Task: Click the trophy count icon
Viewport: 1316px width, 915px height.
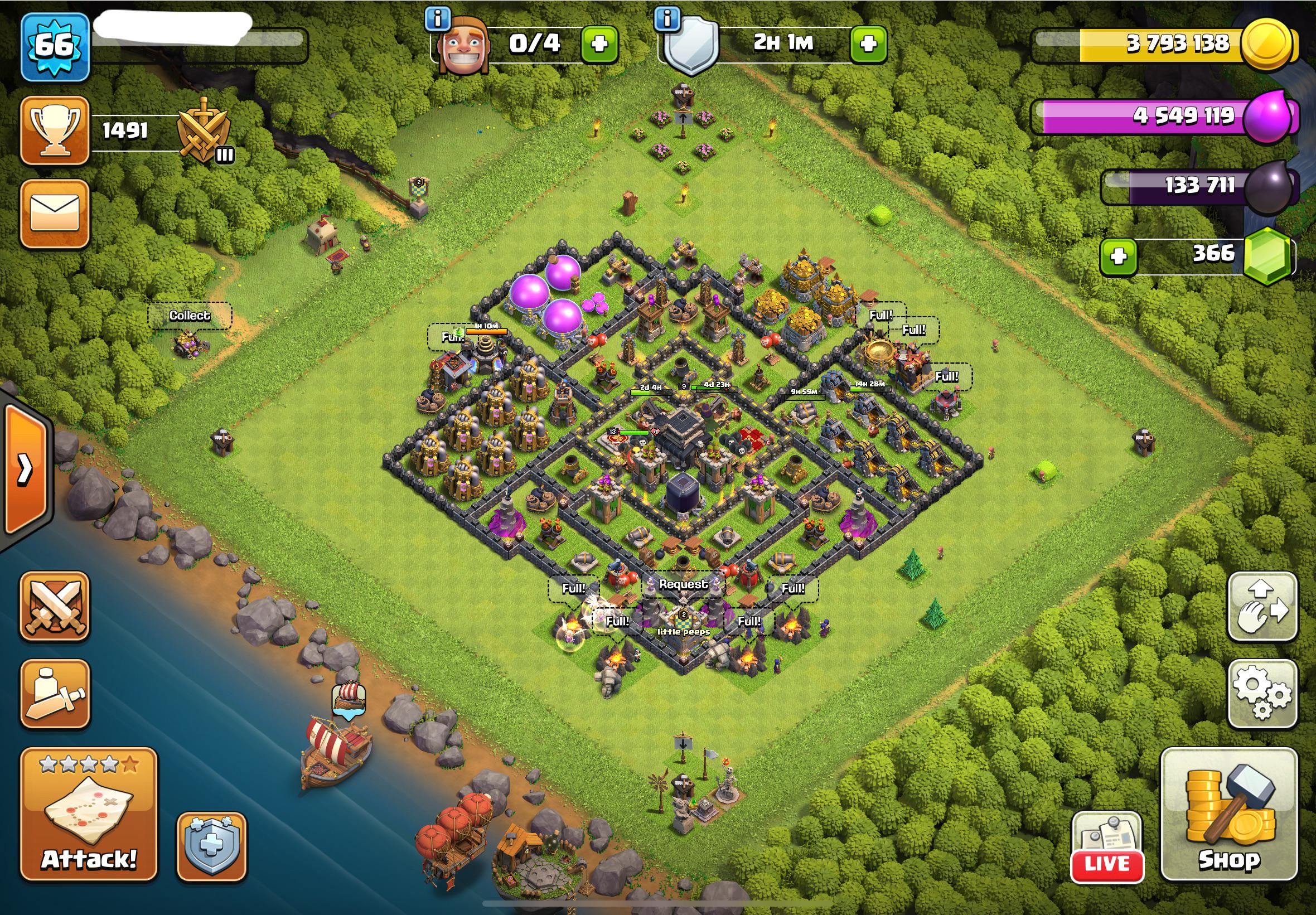Action: 55,129
